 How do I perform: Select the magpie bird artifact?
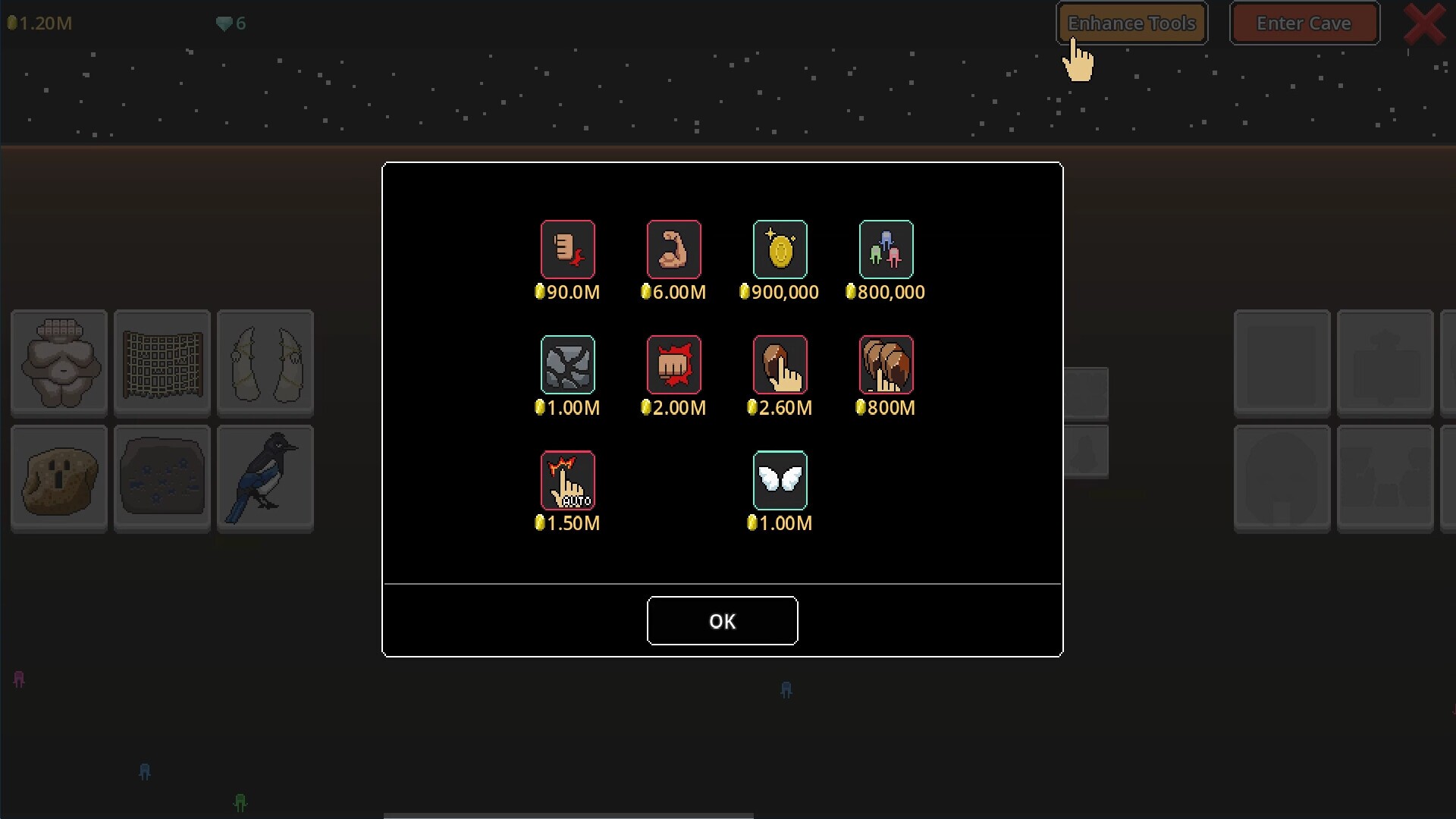pyautogui.click(x=265, y=479)
